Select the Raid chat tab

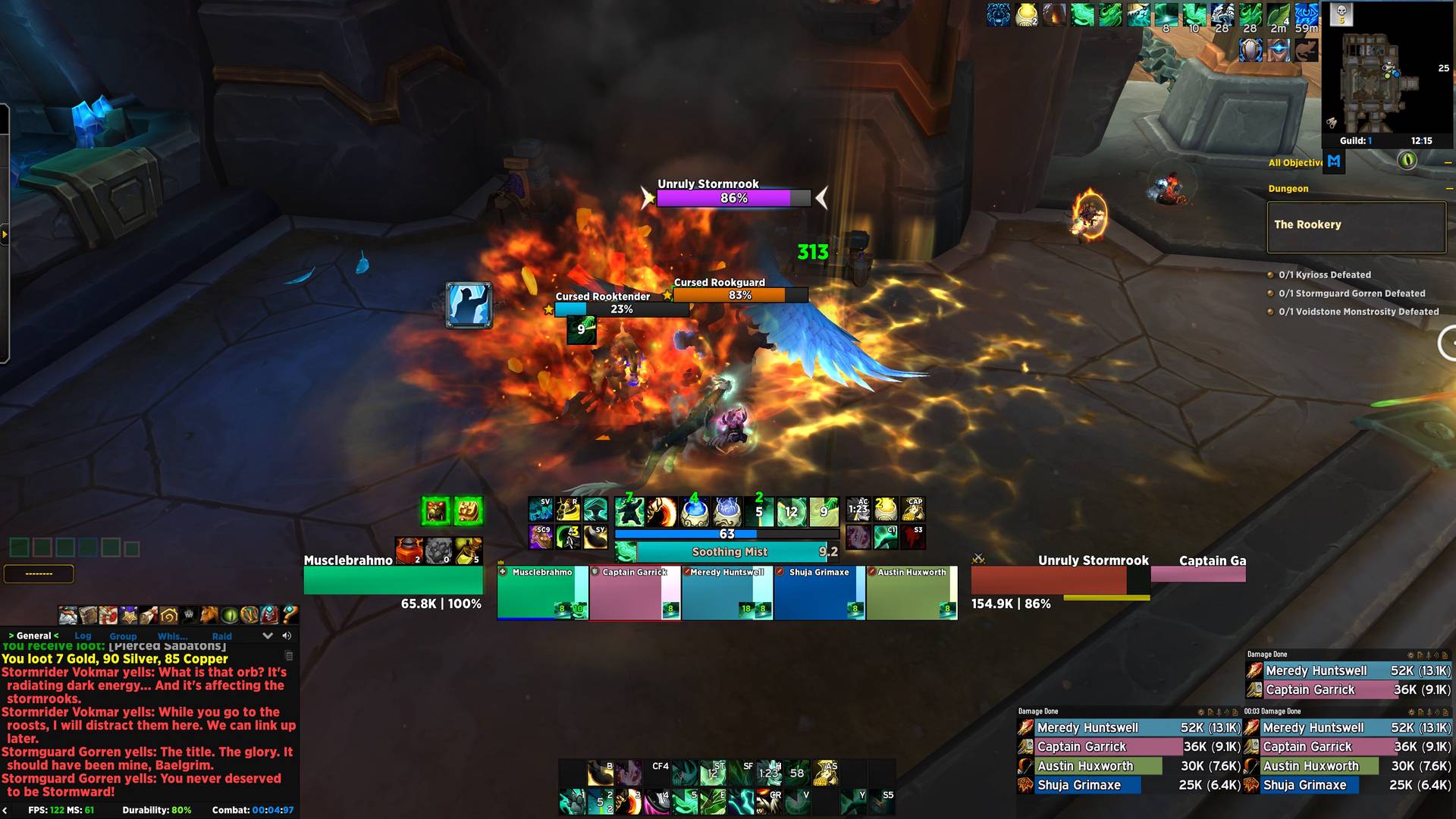[222, 636]
